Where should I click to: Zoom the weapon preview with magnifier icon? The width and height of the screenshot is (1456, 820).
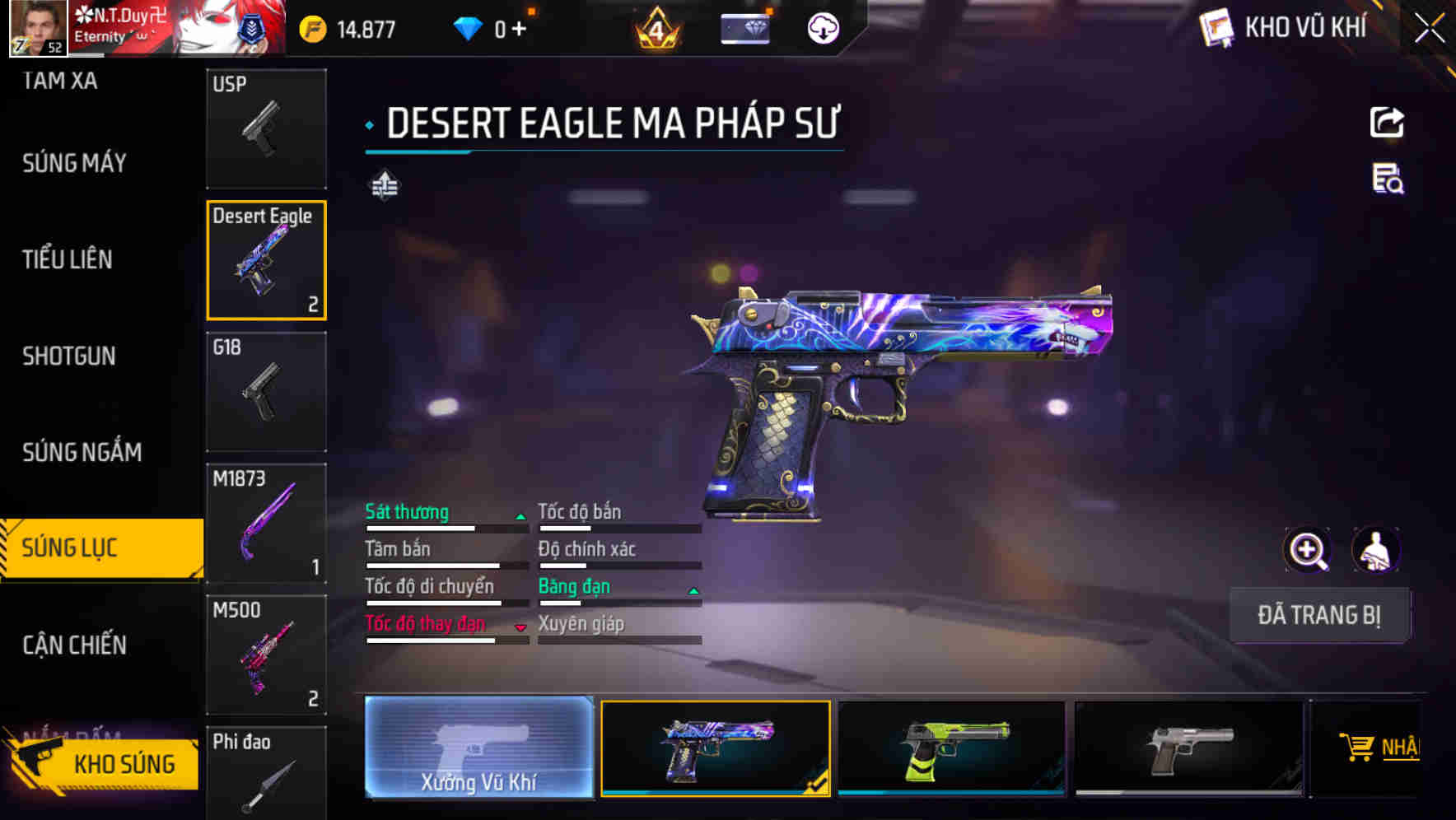1306,549
